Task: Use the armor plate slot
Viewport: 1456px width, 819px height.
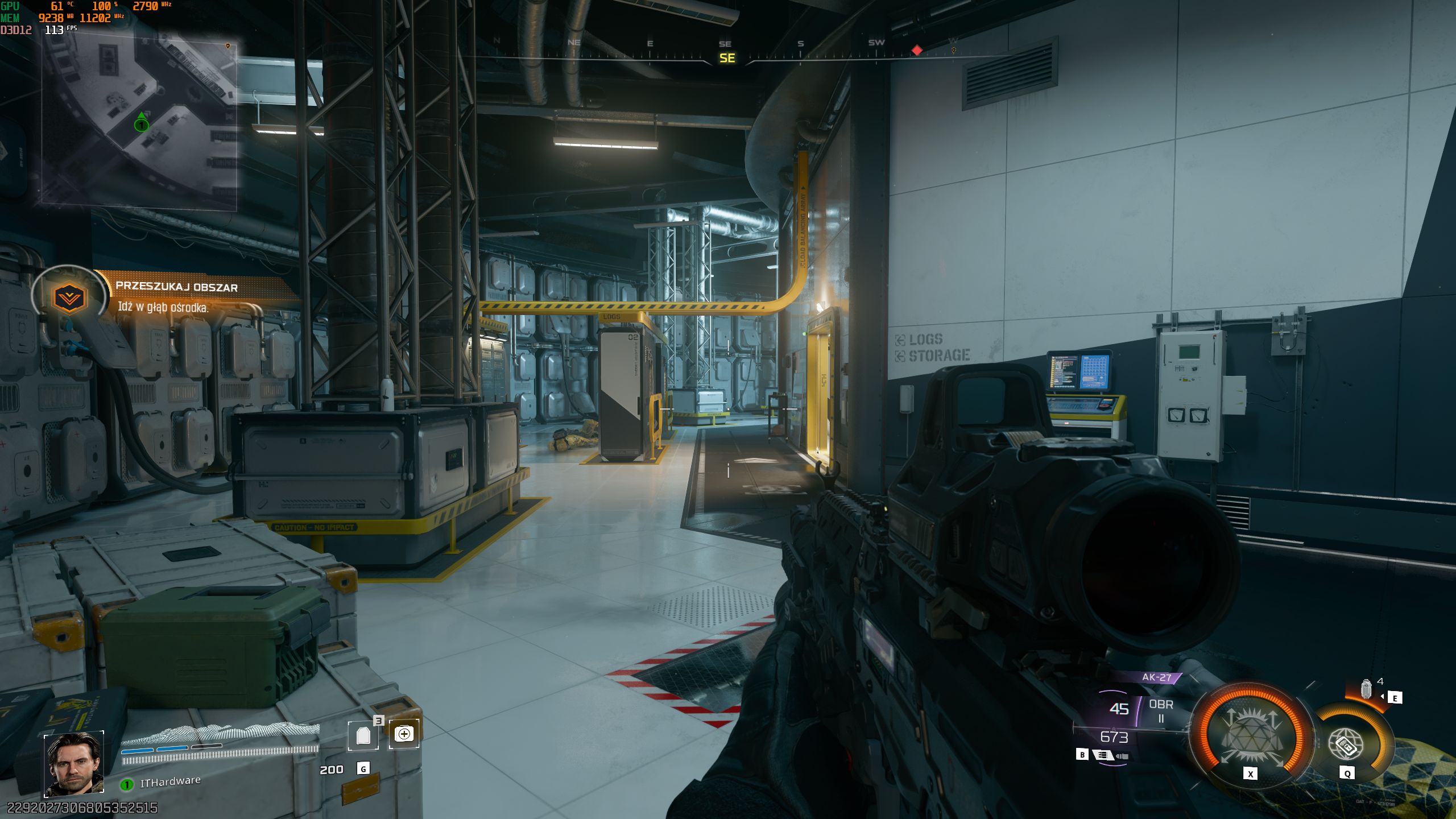Action: (363, 736)
